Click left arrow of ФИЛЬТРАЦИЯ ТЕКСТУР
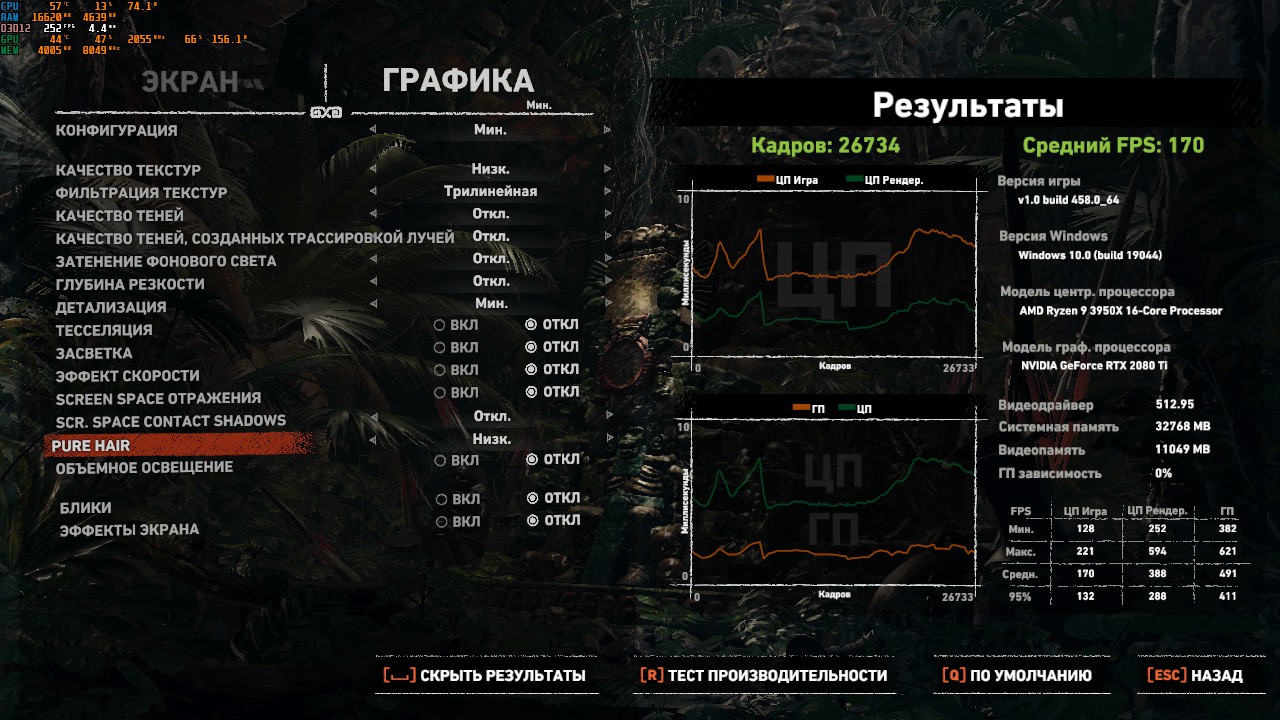 373,192
